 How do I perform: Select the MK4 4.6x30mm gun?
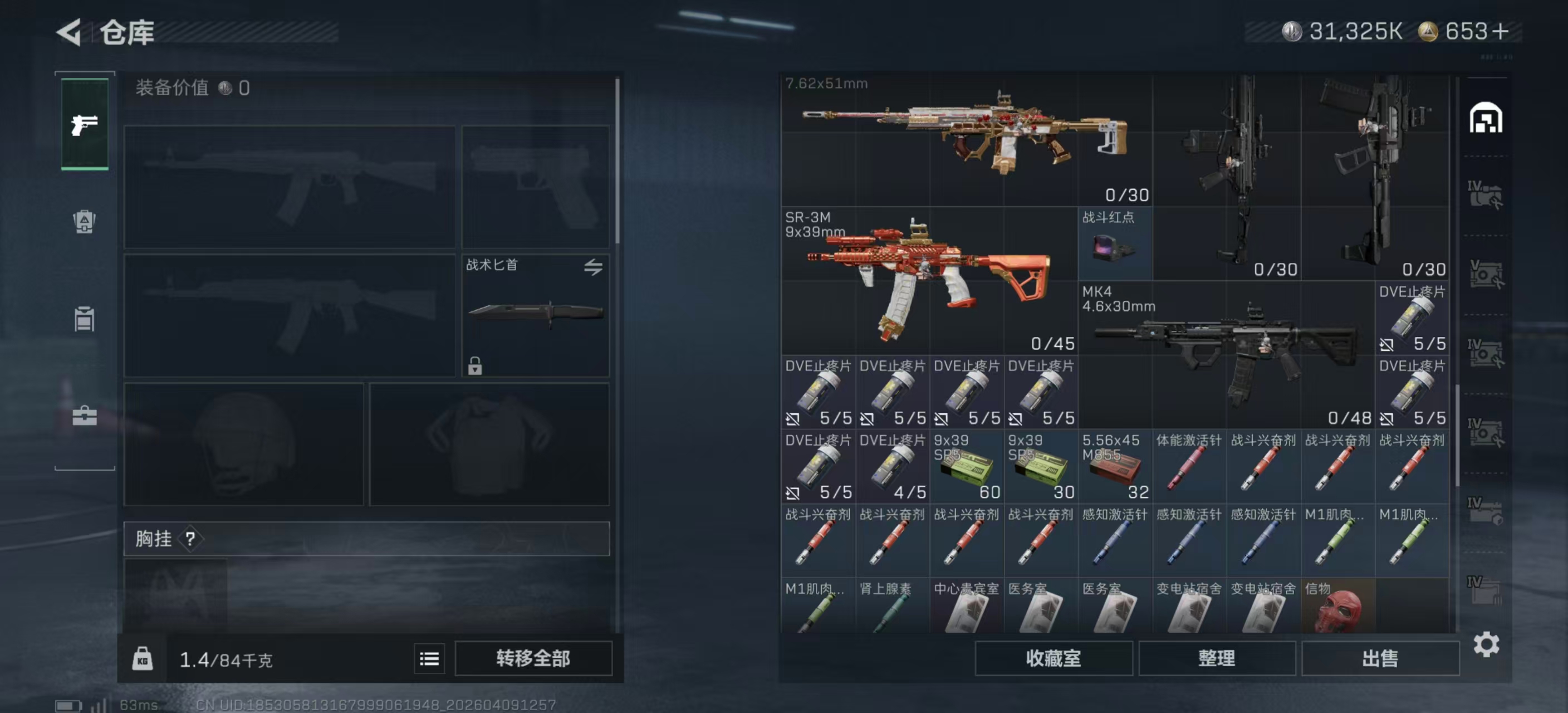pos(1226,354)
